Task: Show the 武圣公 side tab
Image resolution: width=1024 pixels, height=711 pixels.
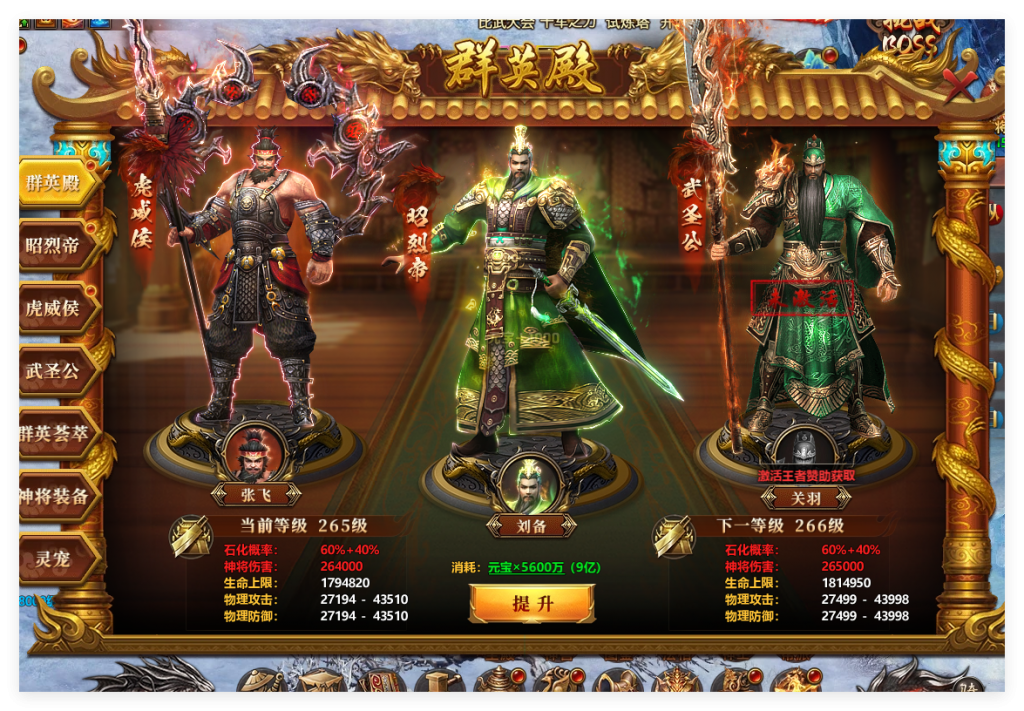Action: 55,371
